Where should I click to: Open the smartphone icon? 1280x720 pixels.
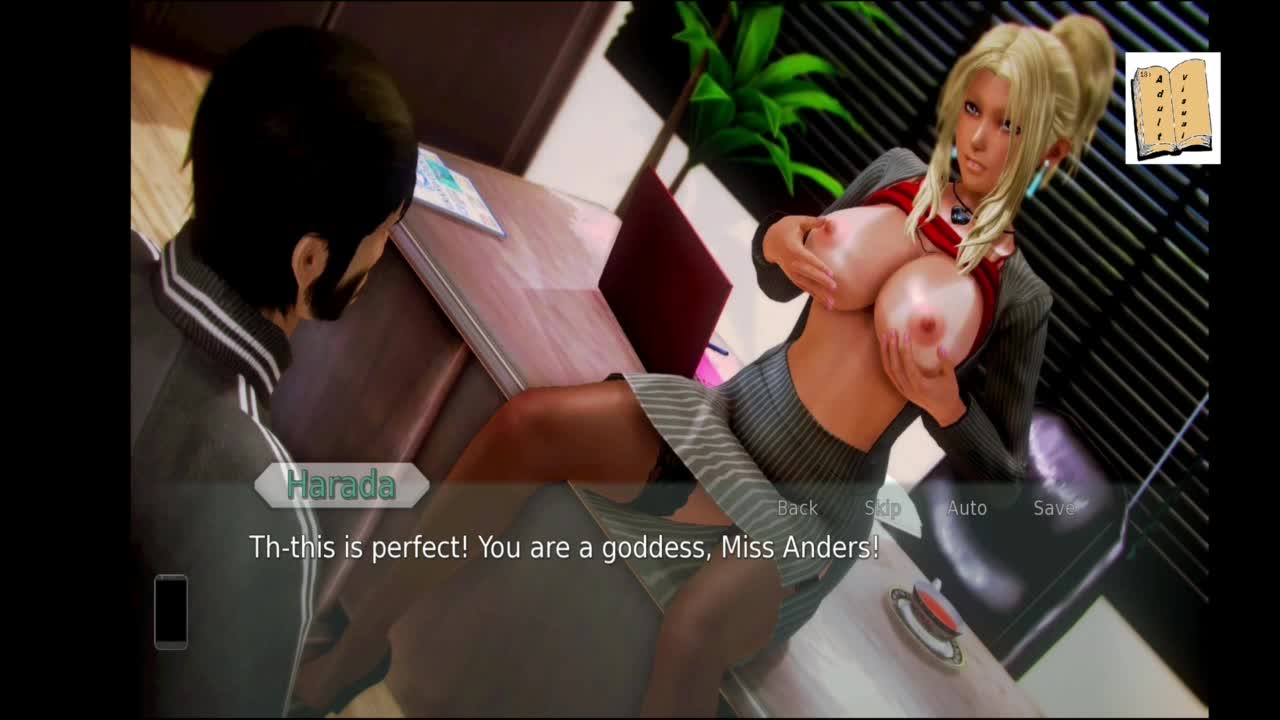(171, 611)
